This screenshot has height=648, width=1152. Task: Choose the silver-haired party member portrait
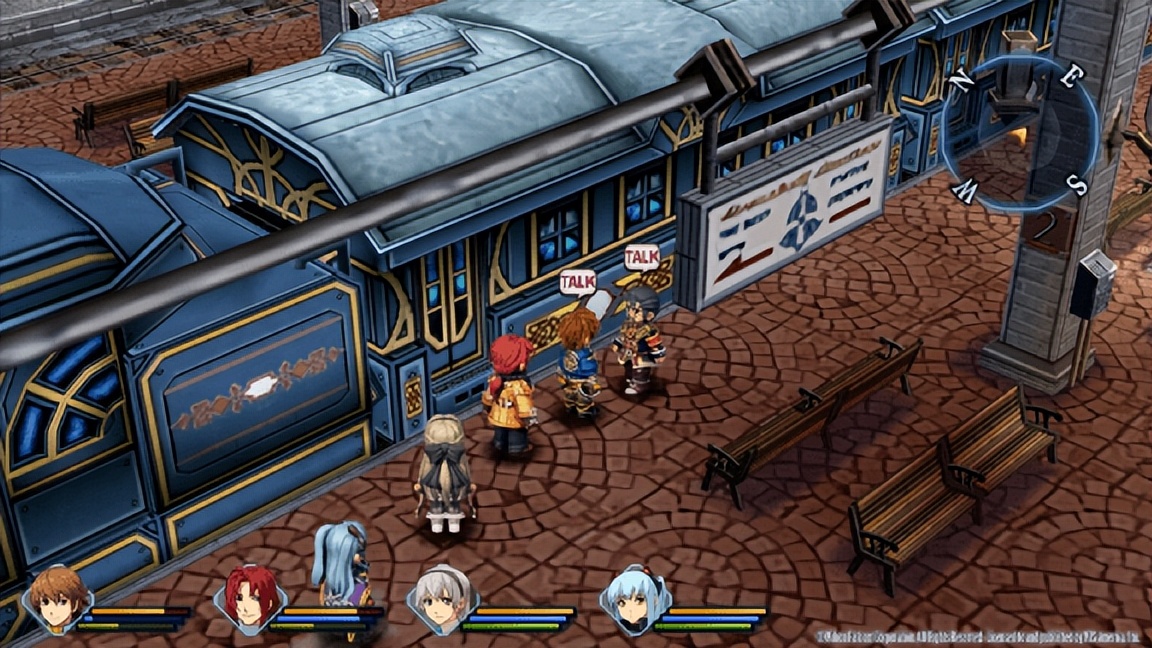click(x=442, y=599)
